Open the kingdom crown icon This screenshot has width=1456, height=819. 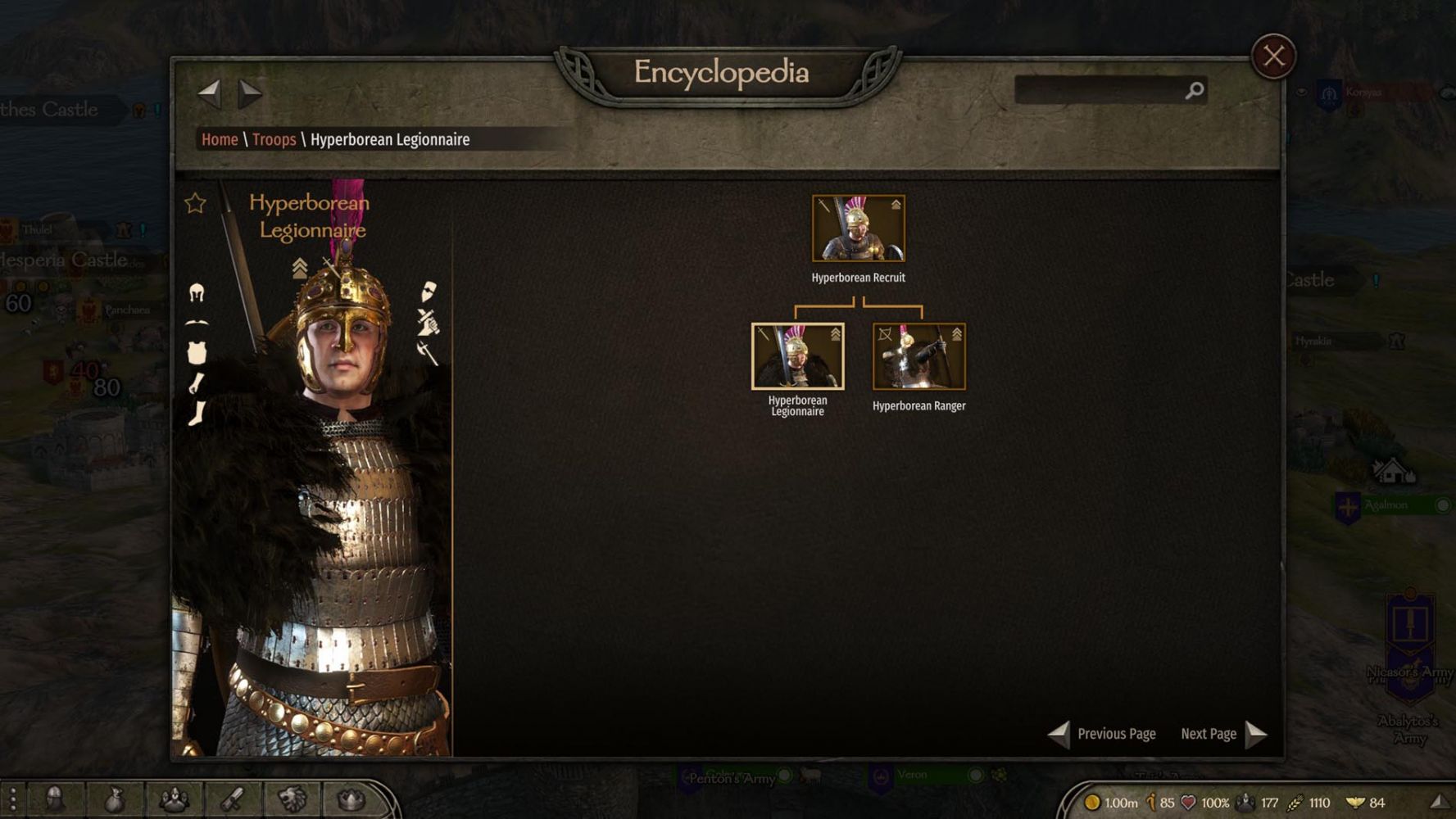351,799
